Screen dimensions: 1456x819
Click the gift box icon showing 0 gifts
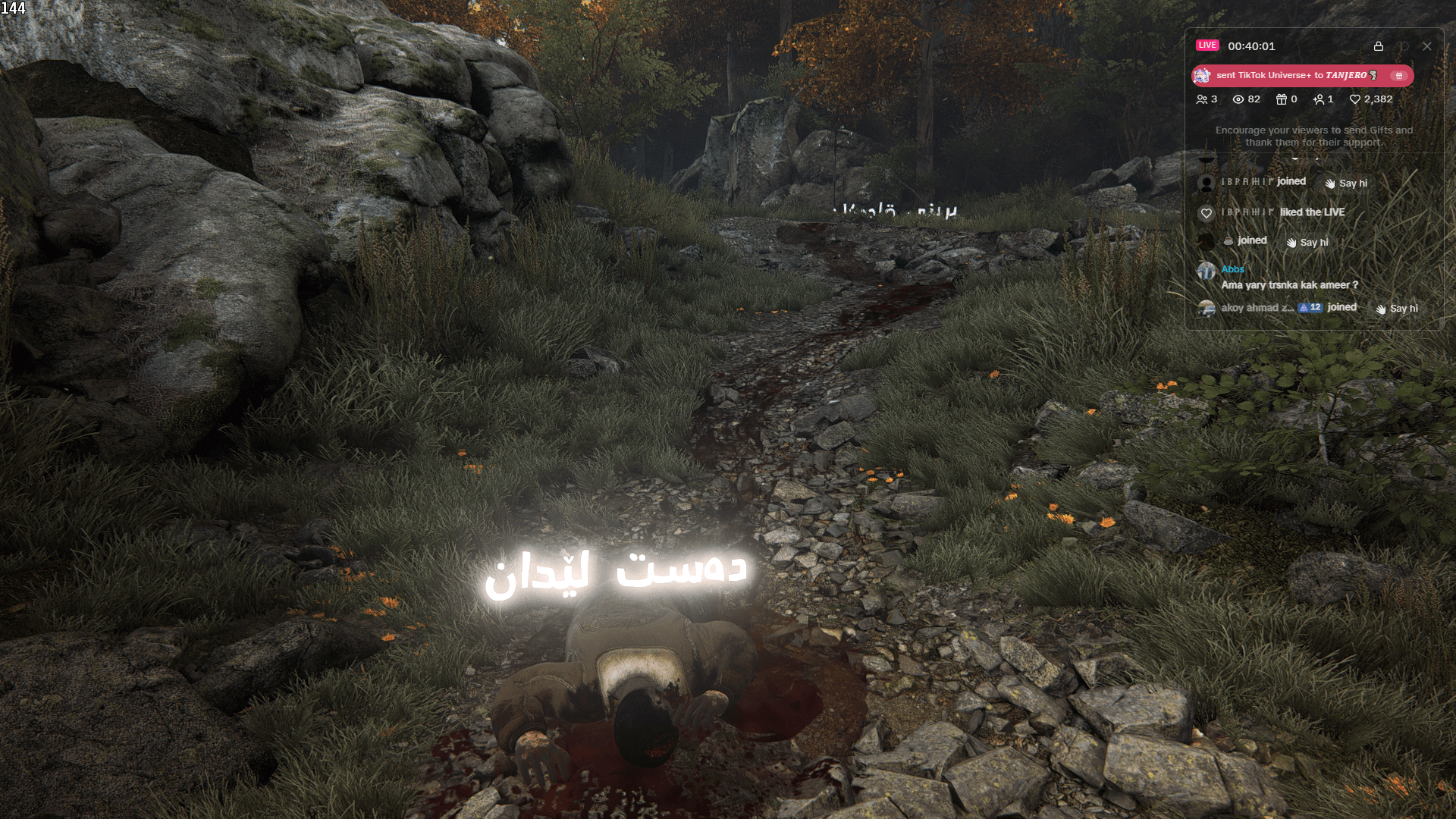(1280, 99)
